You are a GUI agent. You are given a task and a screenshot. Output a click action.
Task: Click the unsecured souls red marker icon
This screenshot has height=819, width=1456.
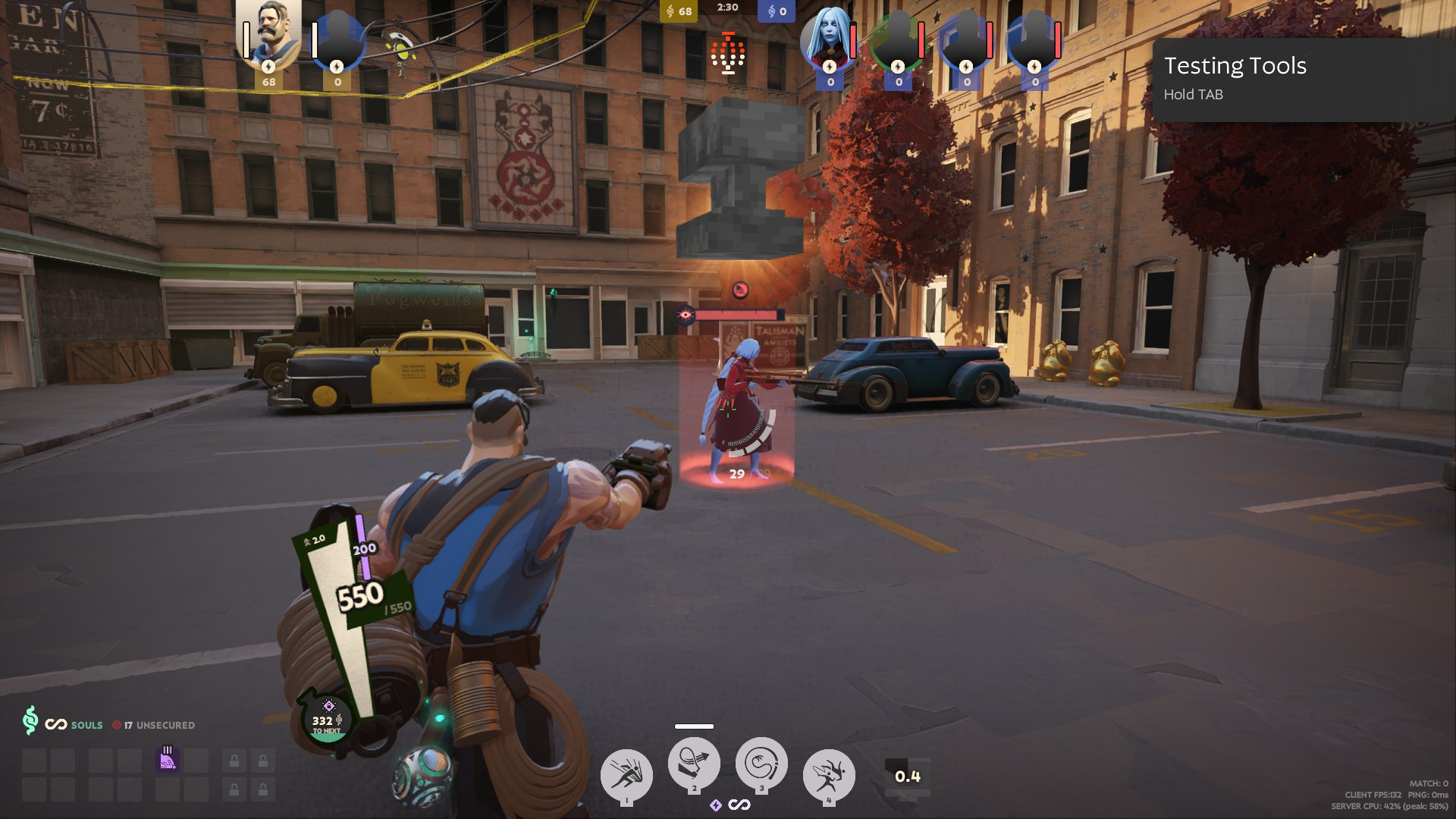click(115, 725)
